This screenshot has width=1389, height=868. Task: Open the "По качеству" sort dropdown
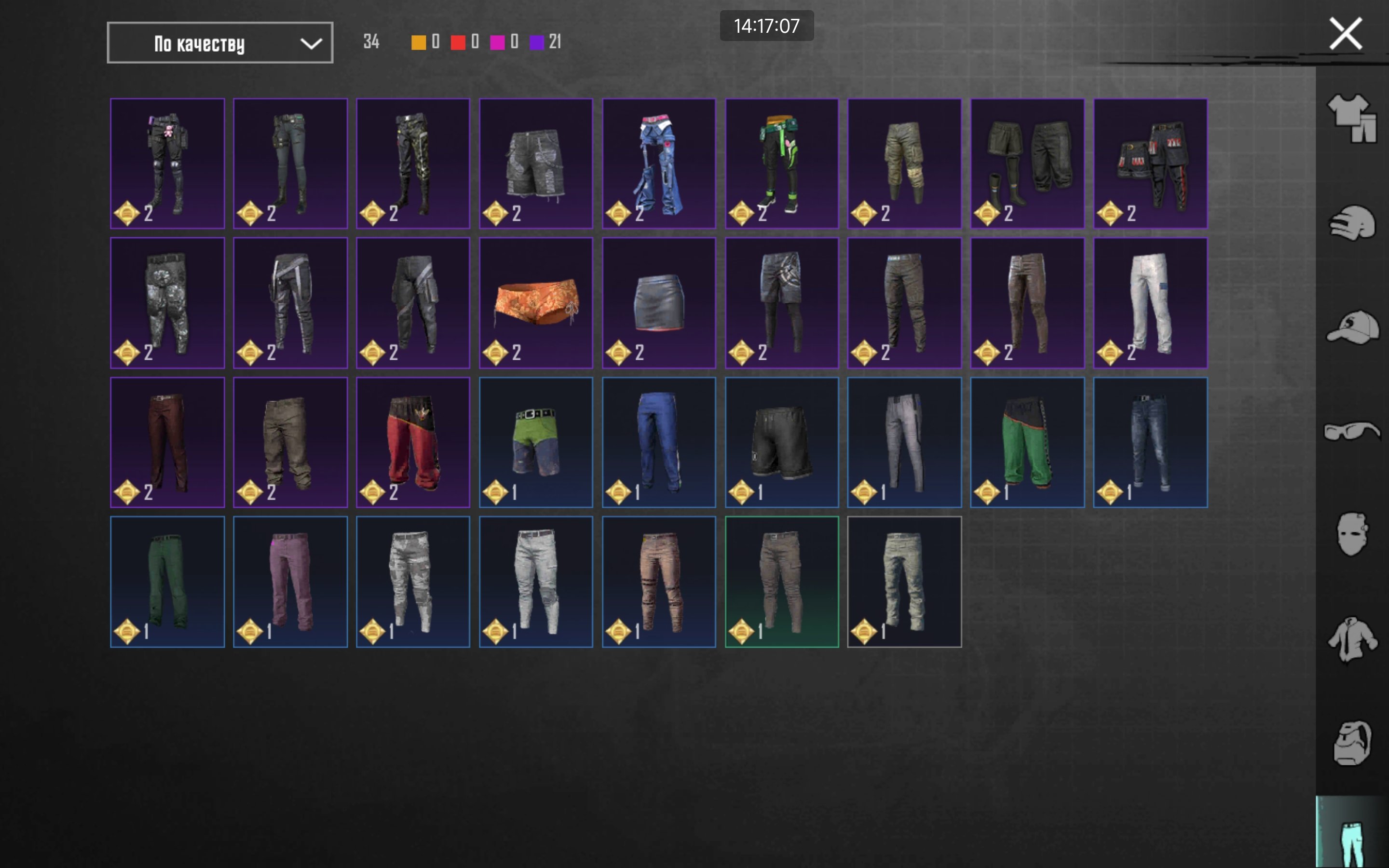tap(220, 43)
